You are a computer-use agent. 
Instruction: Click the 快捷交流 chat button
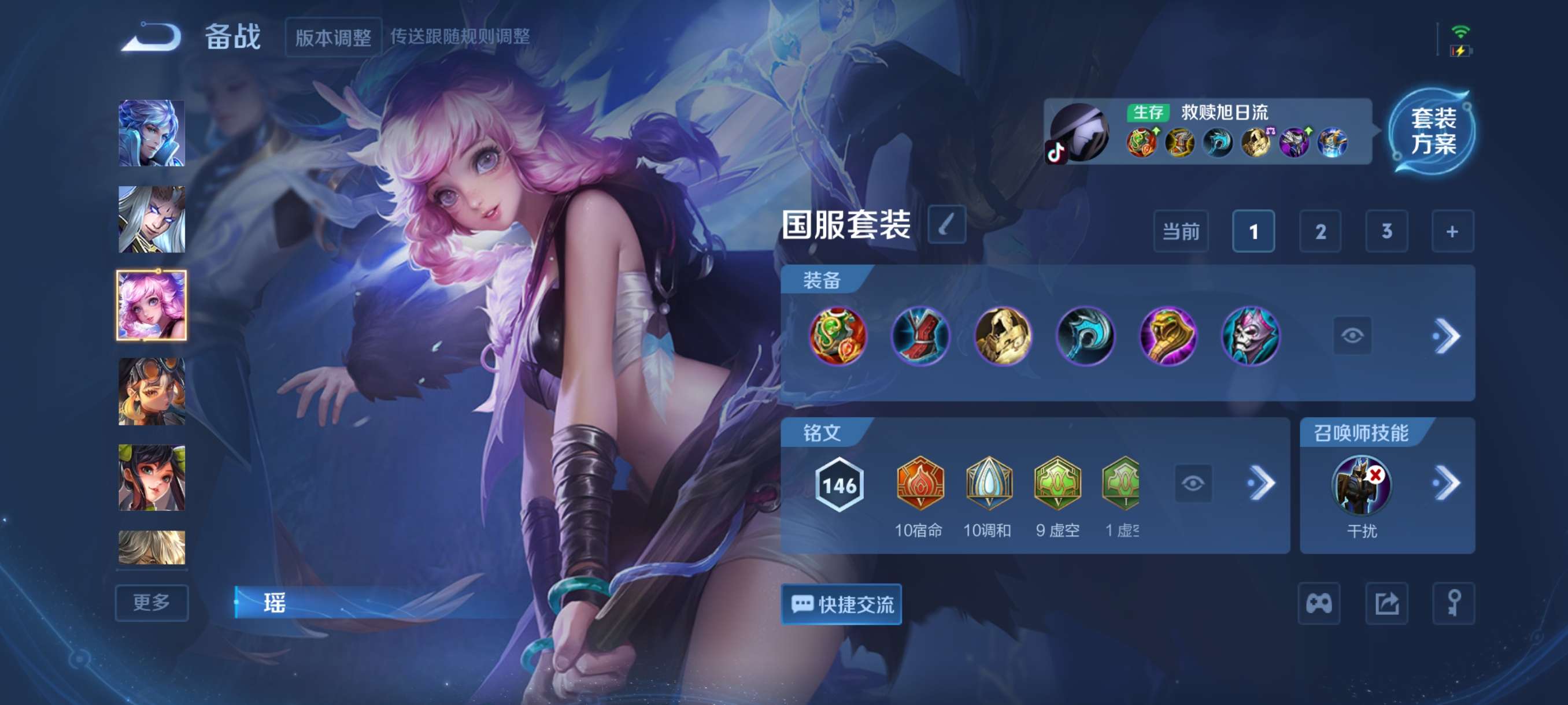(841, 604)
